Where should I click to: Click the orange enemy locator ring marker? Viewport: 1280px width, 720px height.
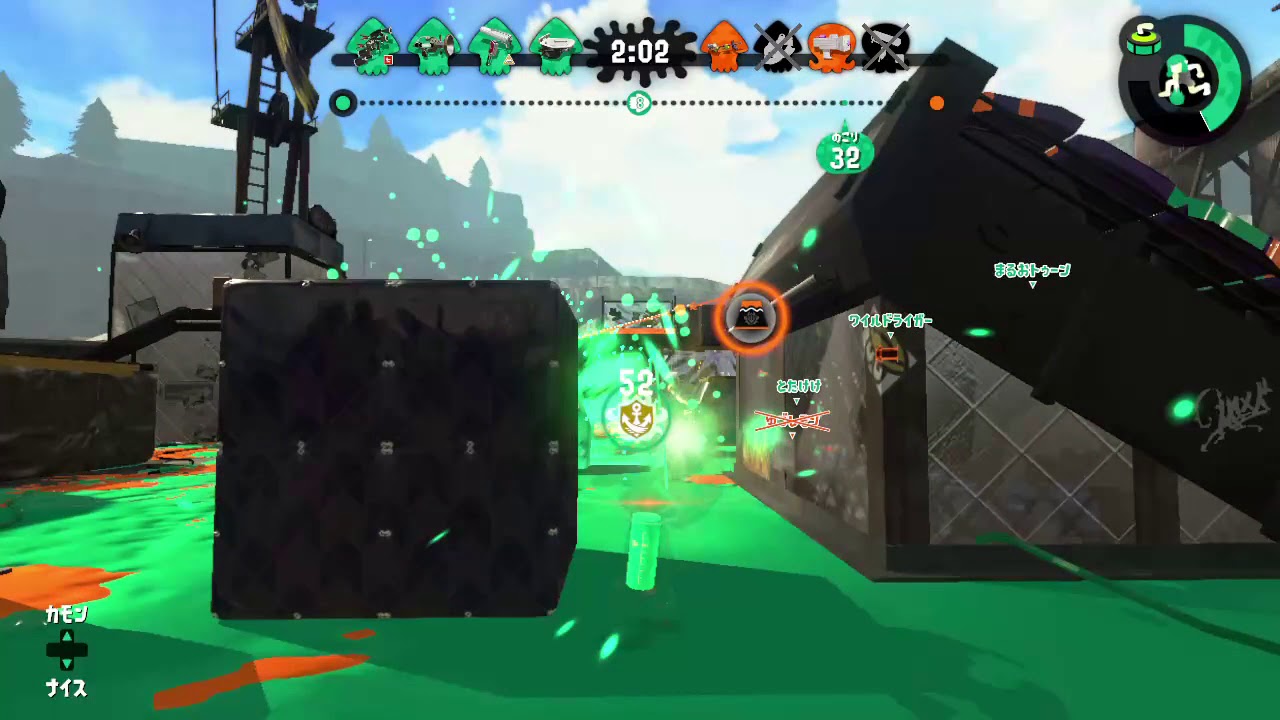[x=752, y=318]
